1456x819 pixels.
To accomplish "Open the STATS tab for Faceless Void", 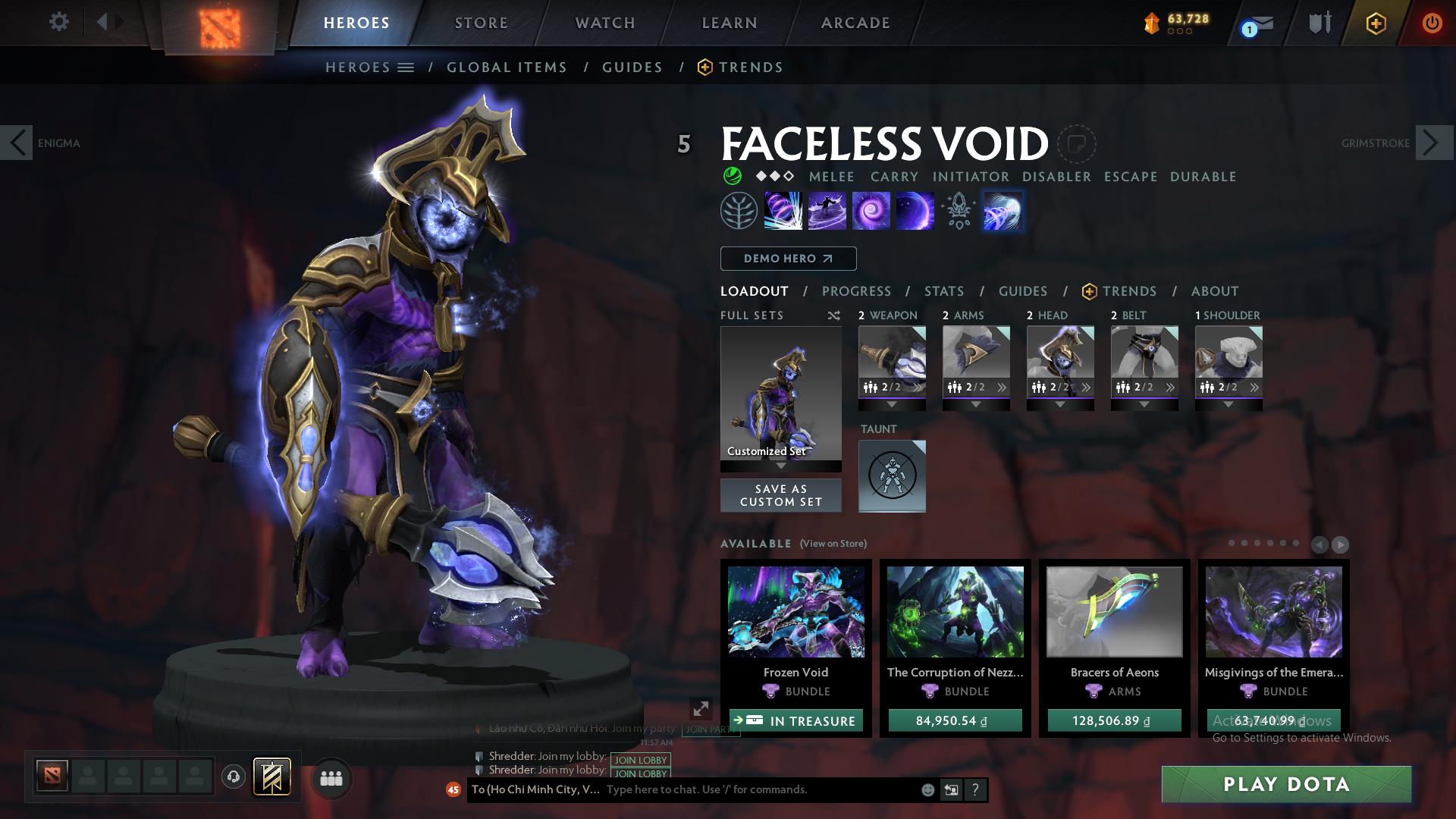I will [x=943, y=290].
